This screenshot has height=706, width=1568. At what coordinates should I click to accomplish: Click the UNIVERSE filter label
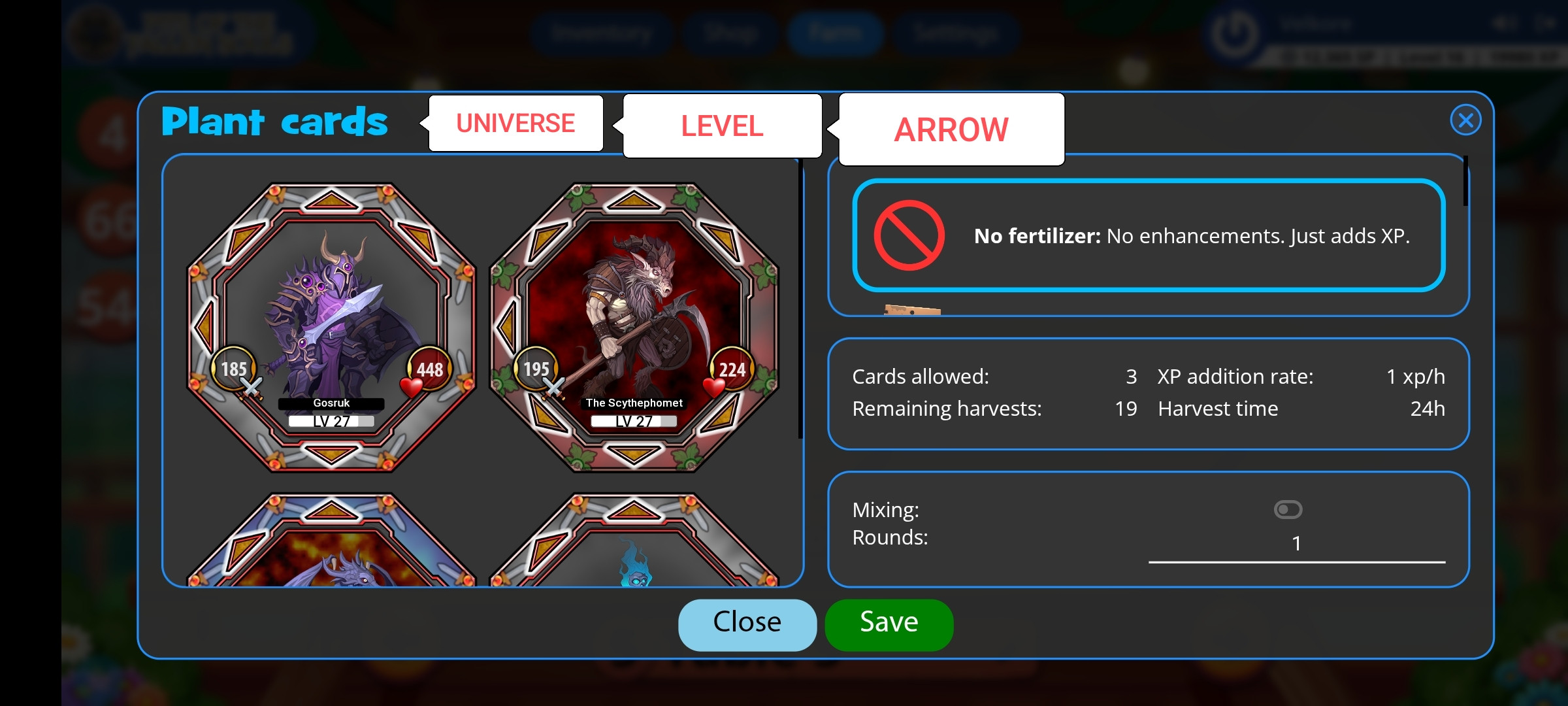pos(515,124)
